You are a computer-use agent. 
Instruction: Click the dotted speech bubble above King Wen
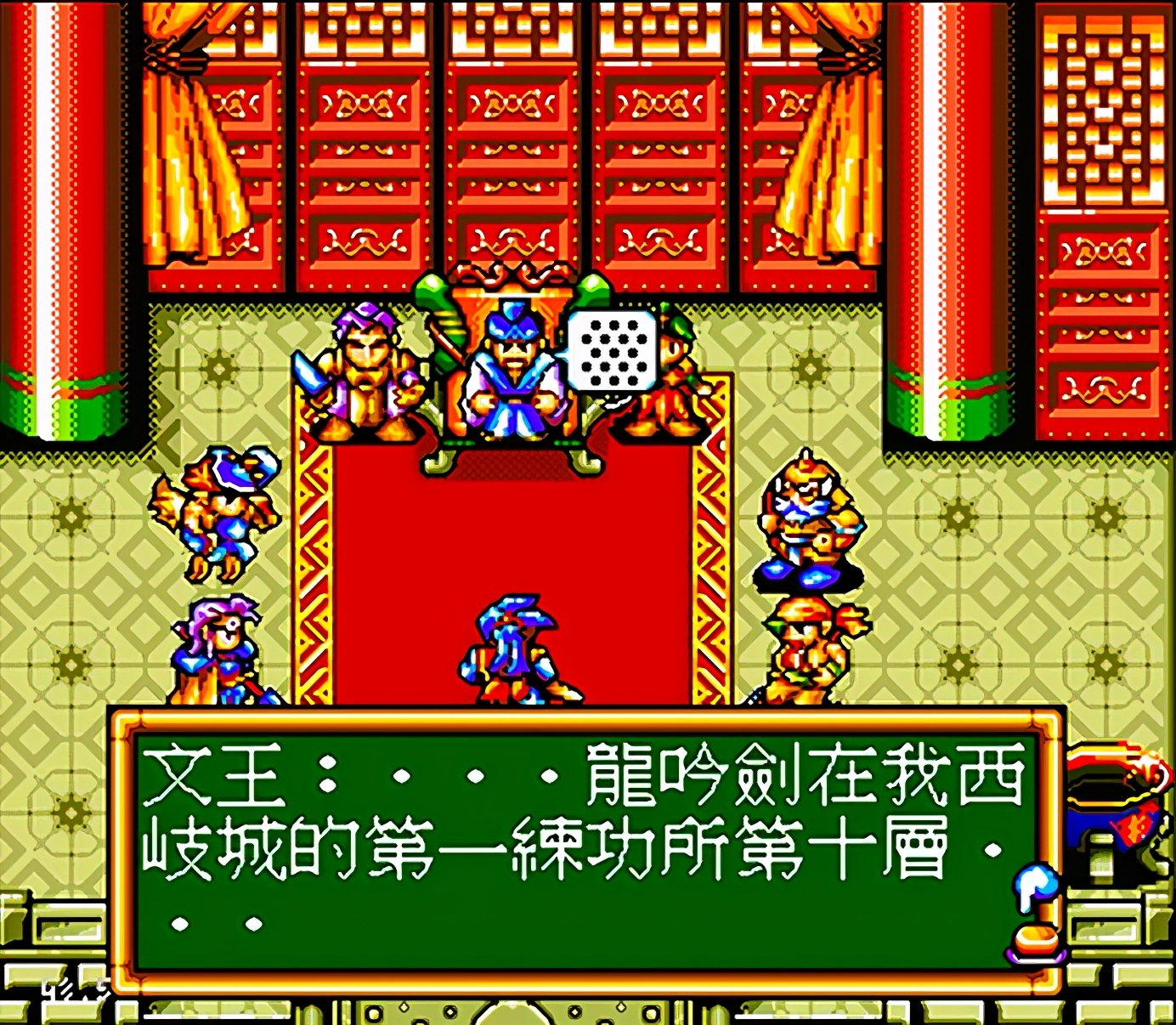coord(613,350)
